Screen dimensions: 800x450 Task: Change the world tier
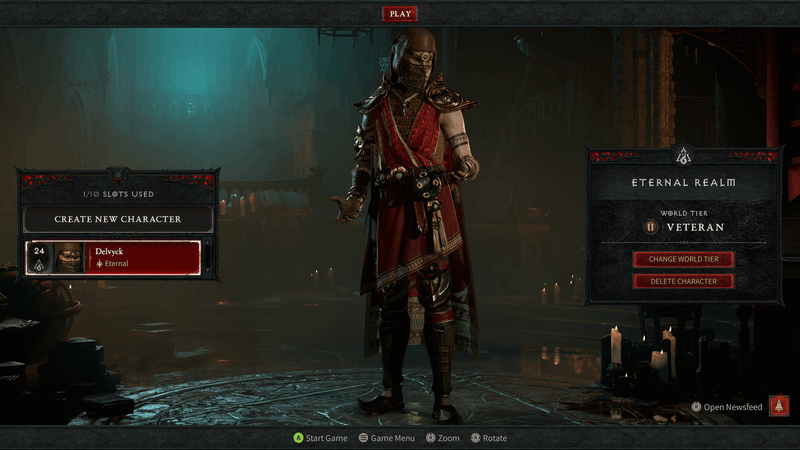(683, 259)
